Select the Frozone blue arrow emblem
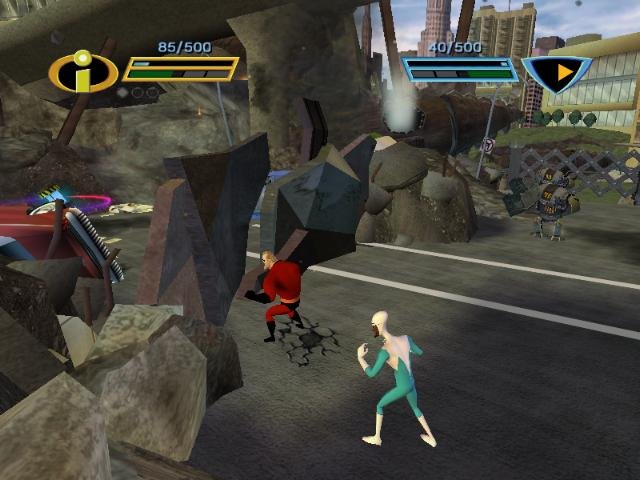 [x=558, y=72]
